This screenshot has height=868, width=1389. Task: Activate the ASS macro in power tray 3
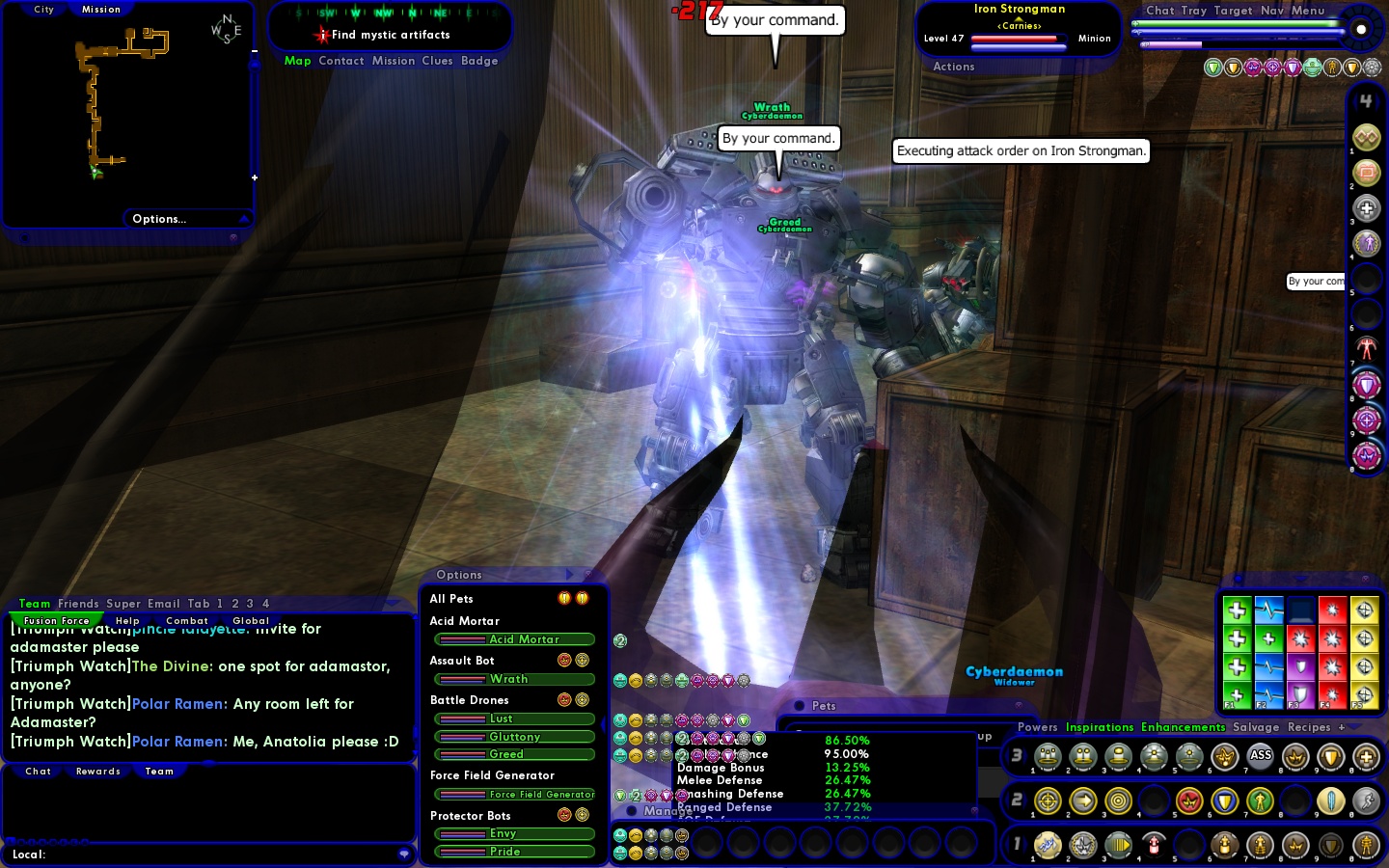point(1261,756)
